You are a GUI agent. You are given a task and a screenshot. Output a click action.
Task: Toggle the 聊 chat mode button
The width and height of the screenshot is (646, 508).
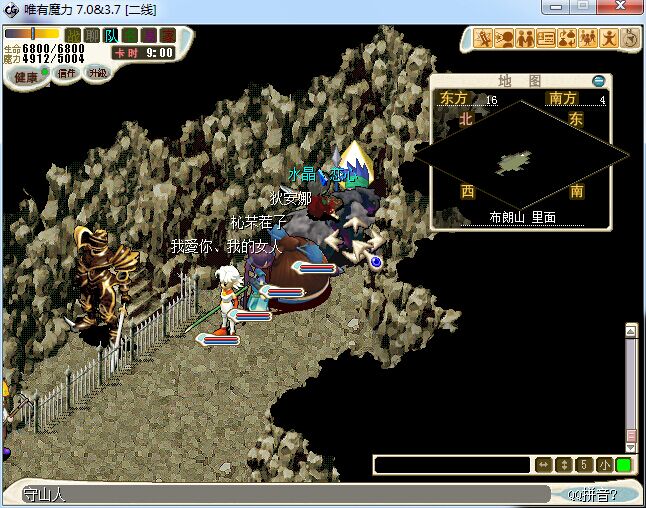pos(92,36)
